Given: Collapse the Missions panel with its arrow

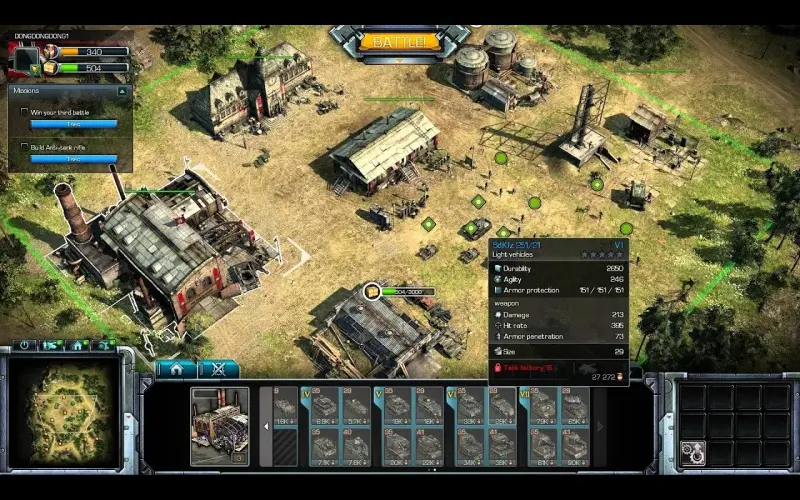Looking at the screenshot, I should tap(122, 91).
